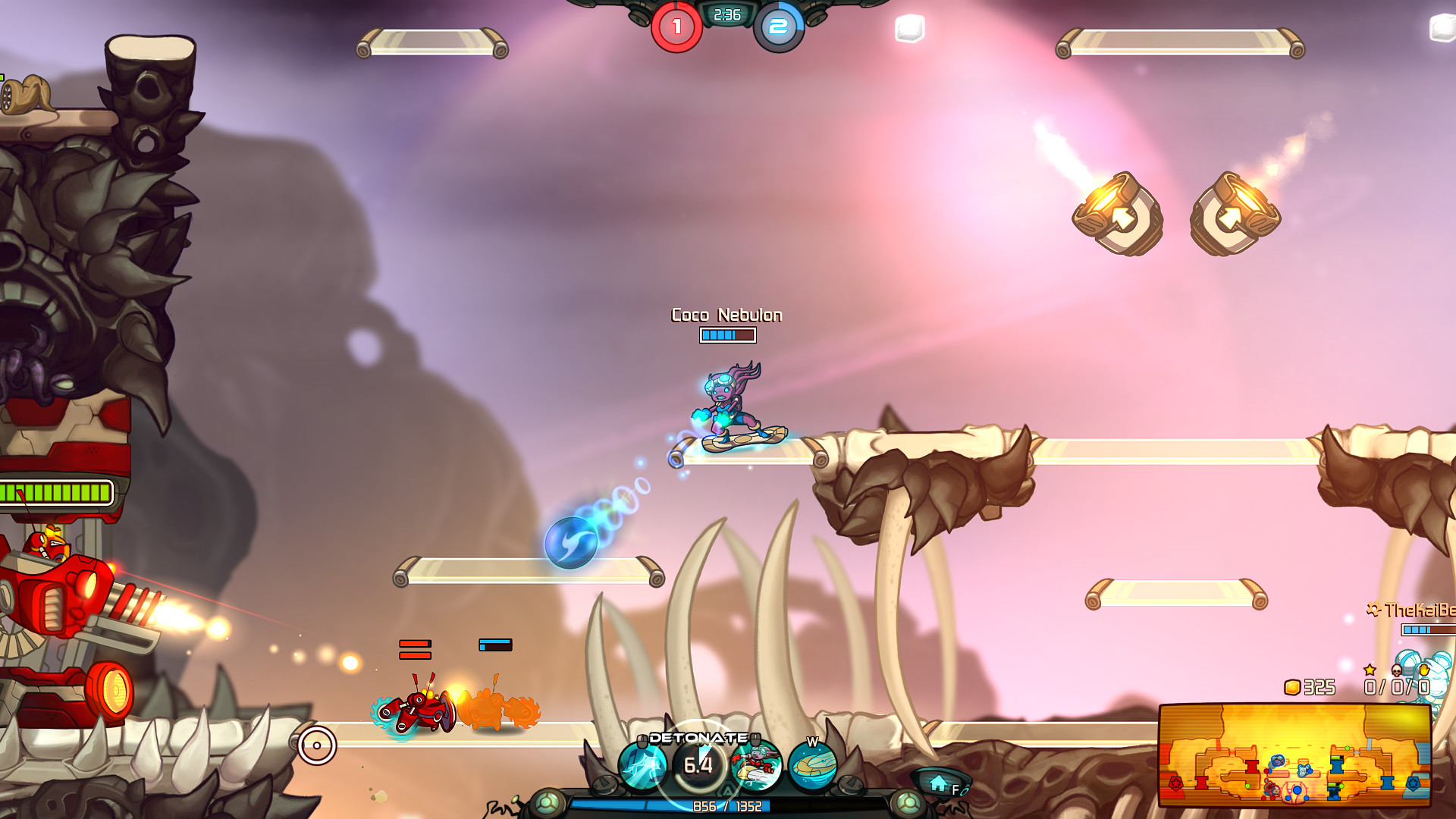Select the Coco Nebulon name label
Image resolution: width=1456 pixels, height=819 pixels.
[726, 315]
